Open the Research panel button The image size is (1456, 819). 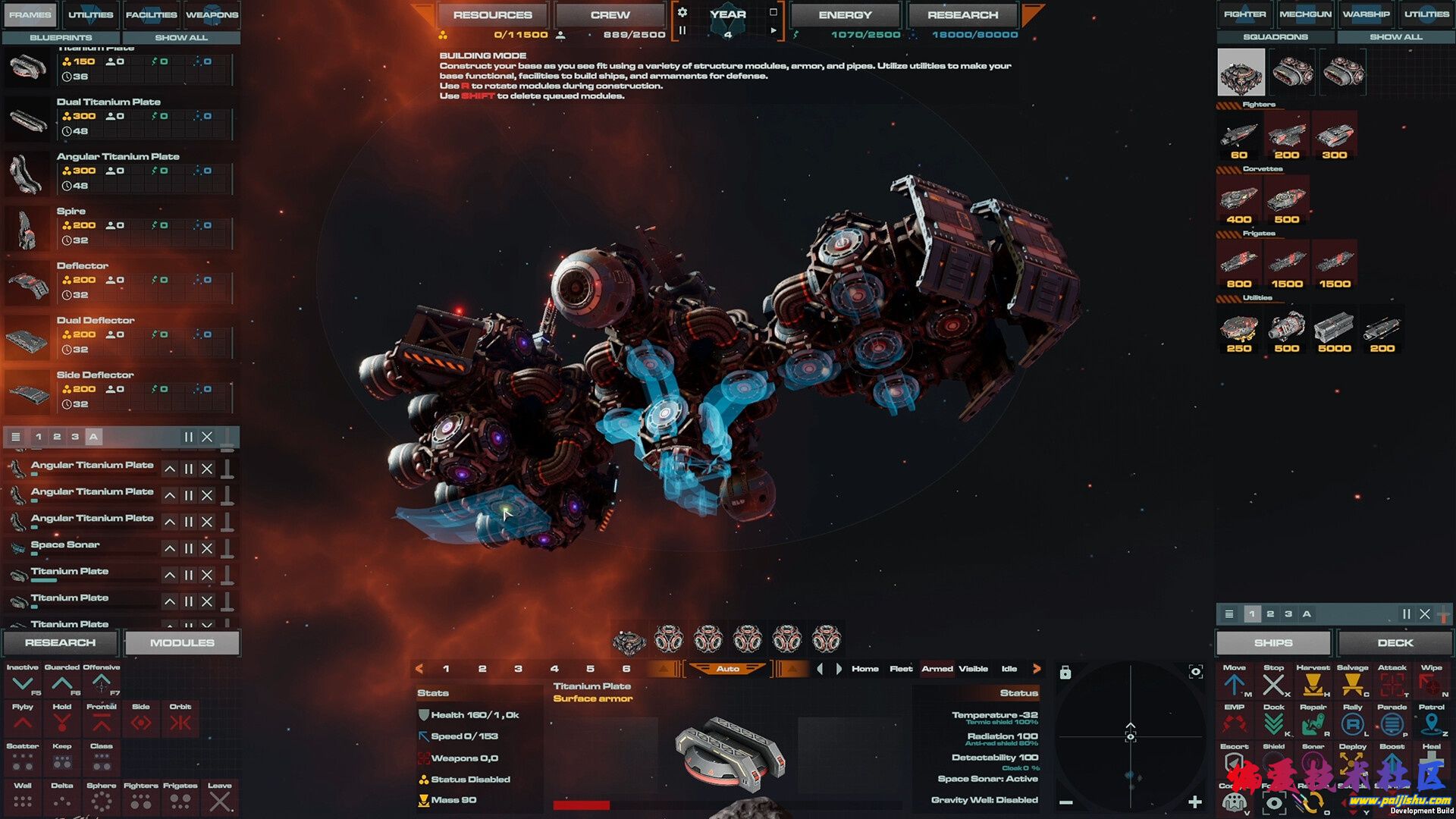point(61,642)
